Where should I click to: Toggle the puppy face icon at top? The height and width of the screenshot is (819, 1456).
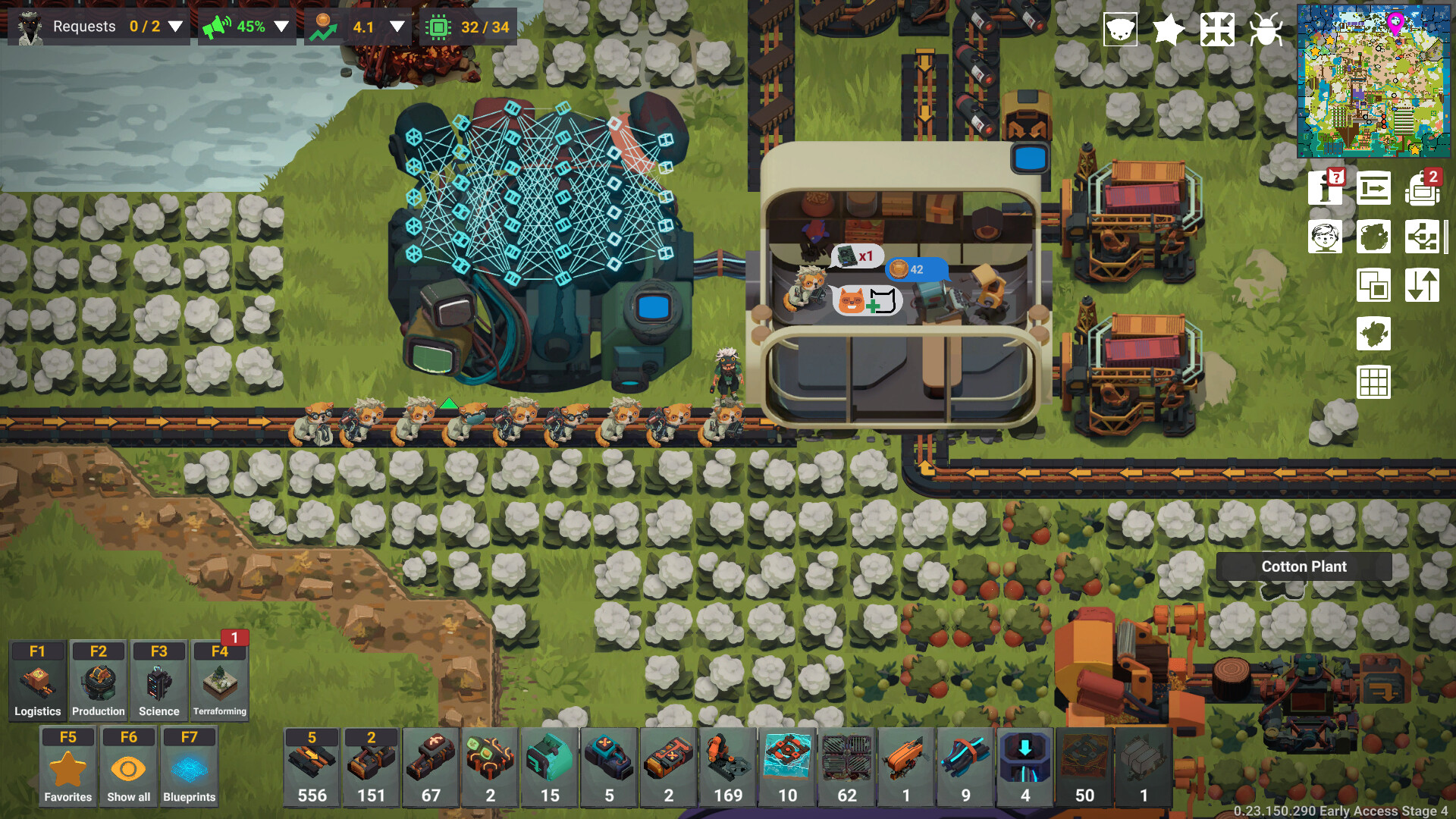coord(1119,28)
